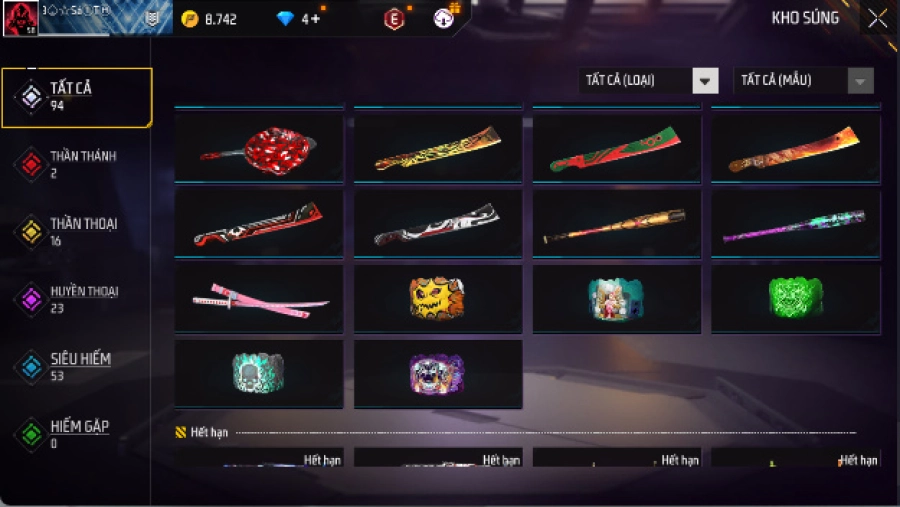The image size is (900, 507).
Task: Open the Tất Cả (Mẫu) dropdown
Action: (803, 81)
